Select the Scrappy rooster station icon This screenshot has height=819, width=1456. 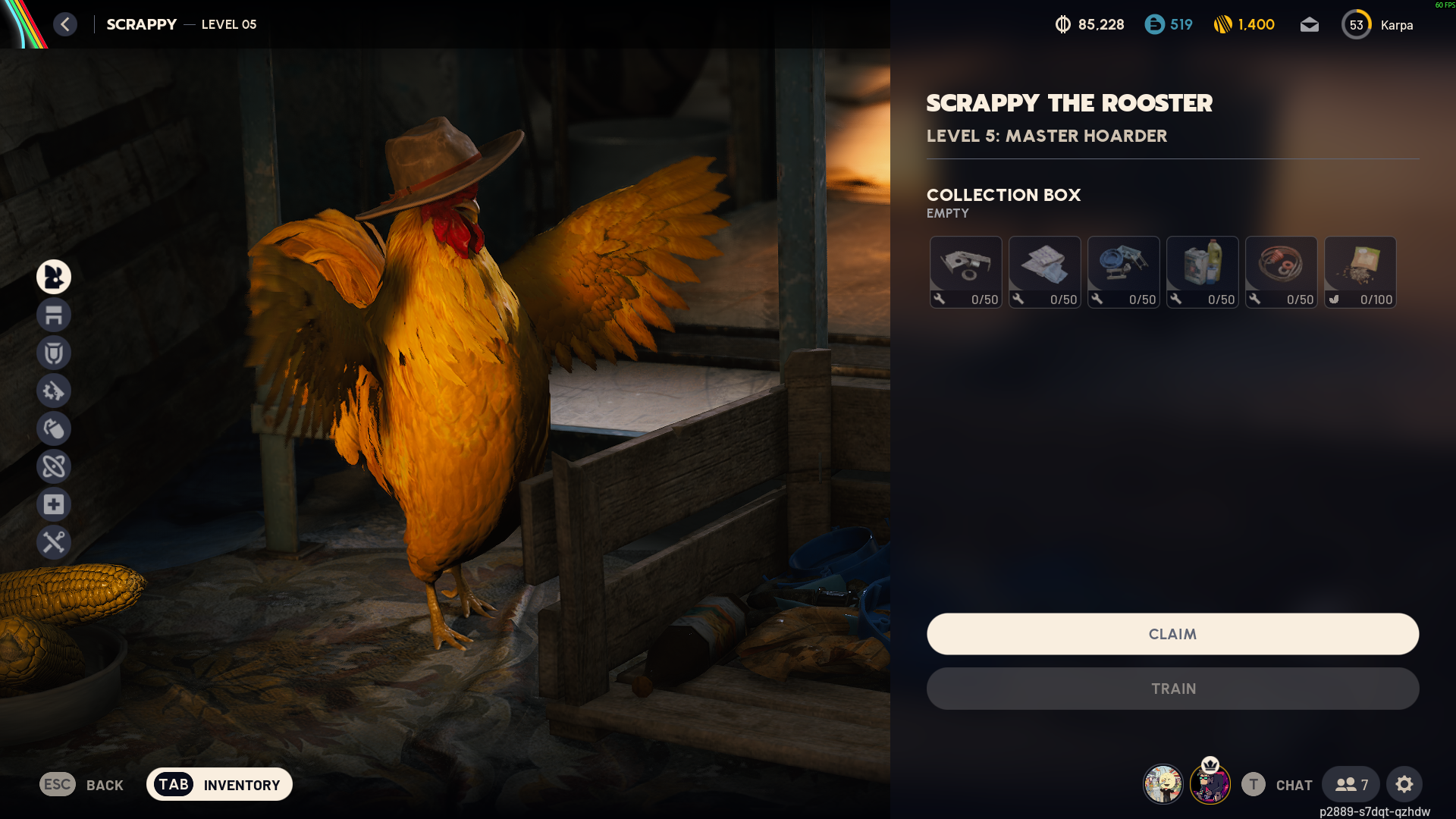point(54,277)
